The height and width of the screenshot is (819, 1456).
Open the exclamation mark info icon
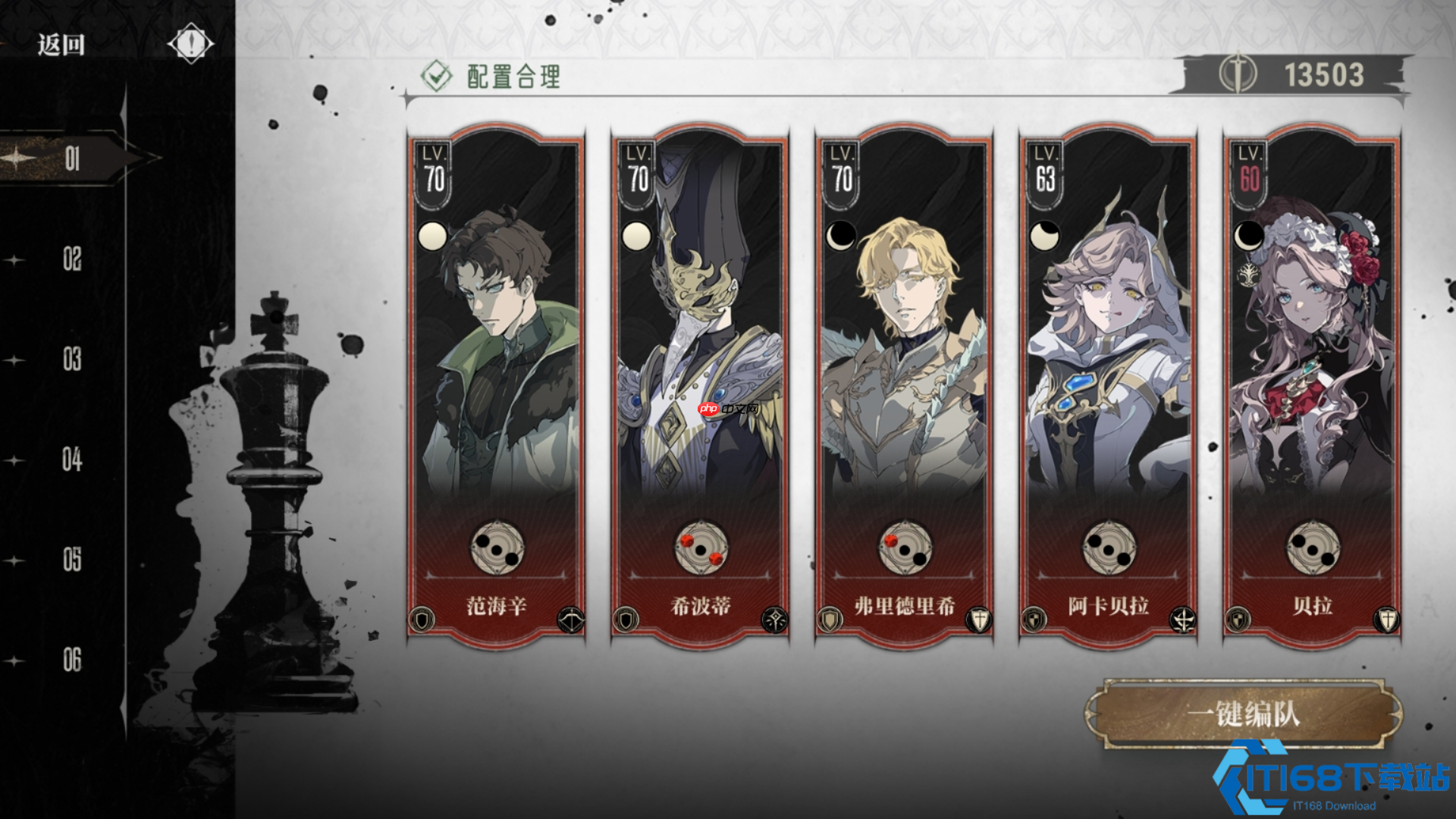tap(190, 43)
